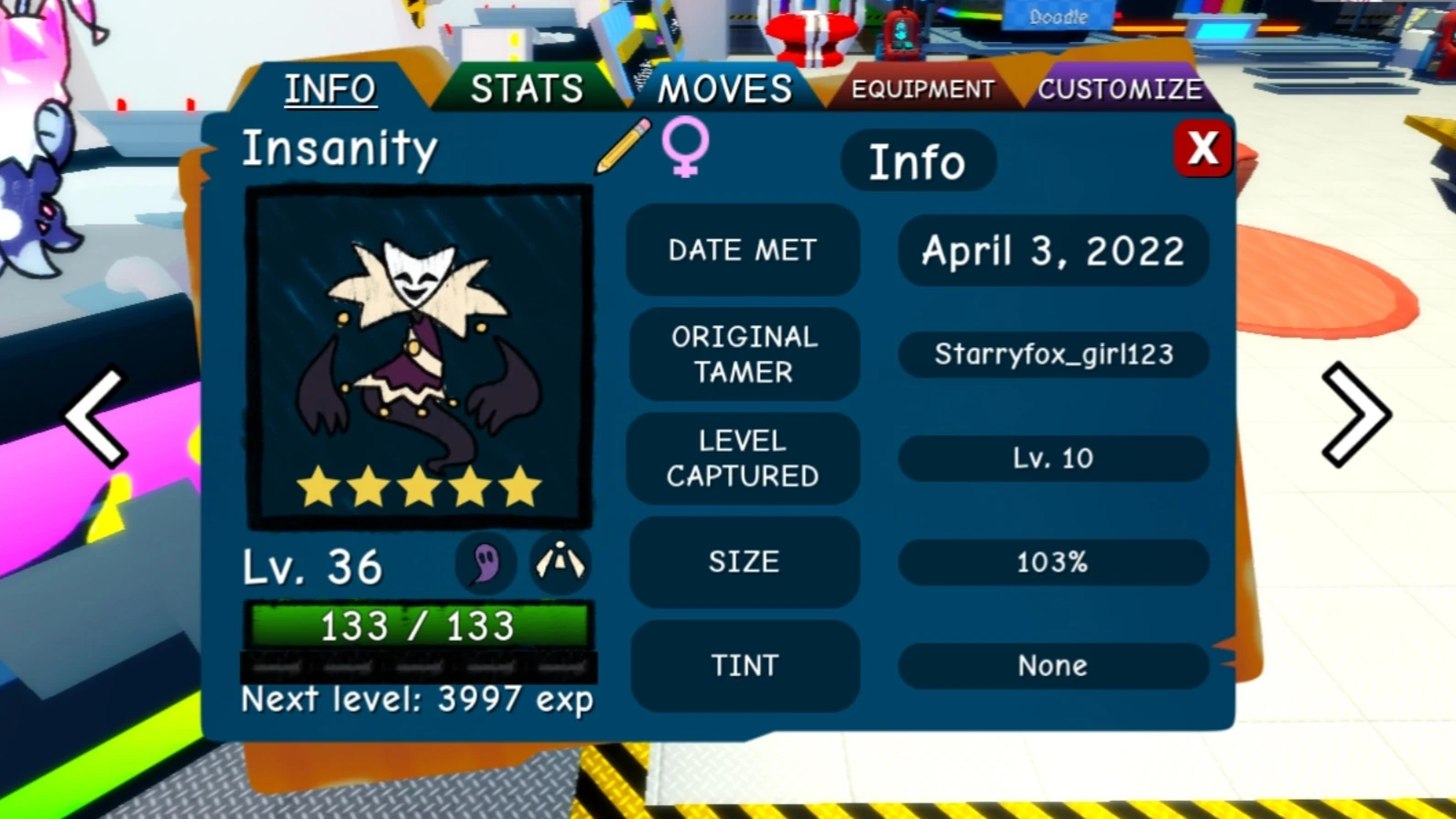The width and height of the screenshot is (1456, 819).
Task: Click the right navigation arrow
Action: (x=1358, y=414)
